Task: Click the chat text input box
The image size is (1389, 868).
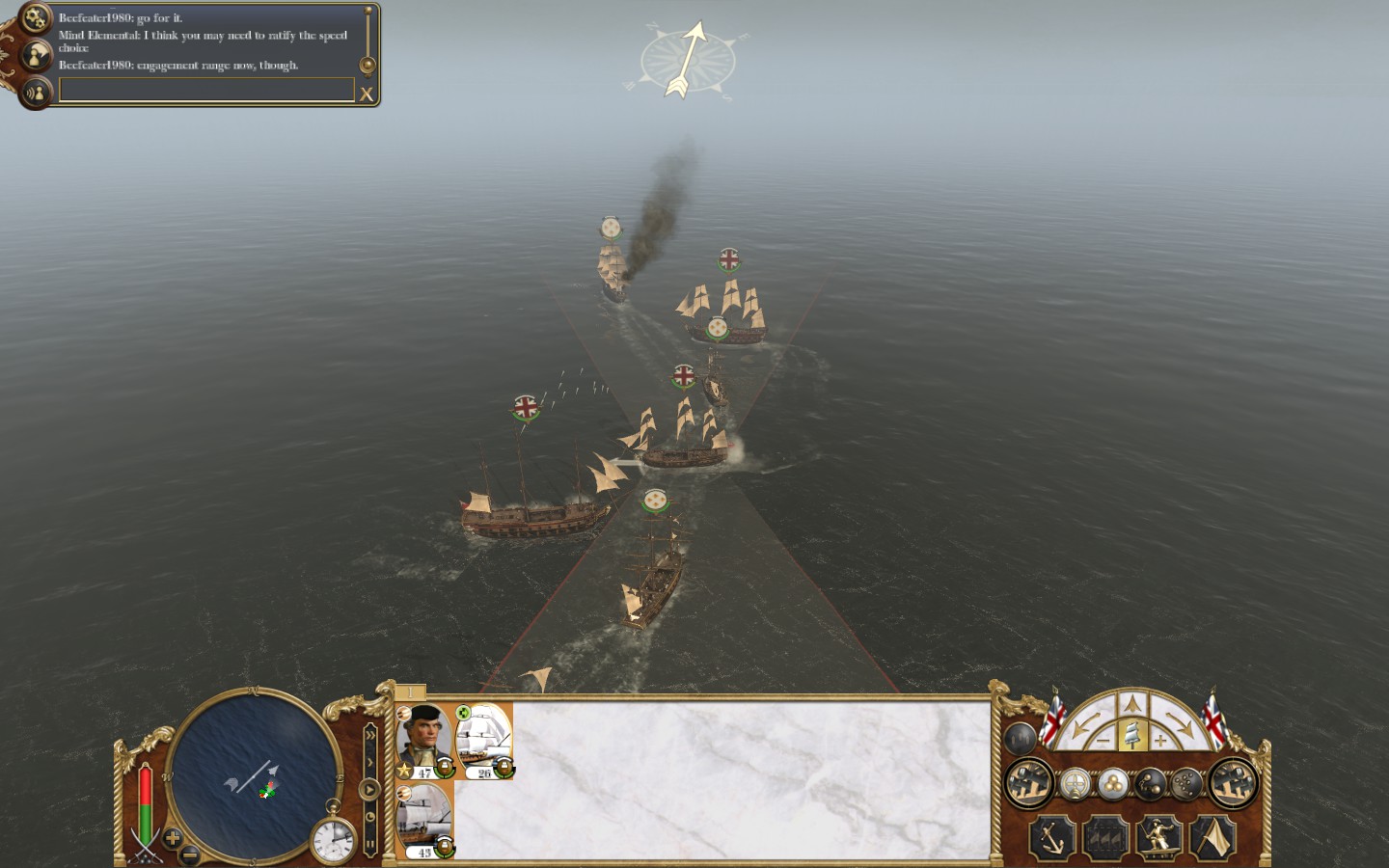Action: (206, 90)
